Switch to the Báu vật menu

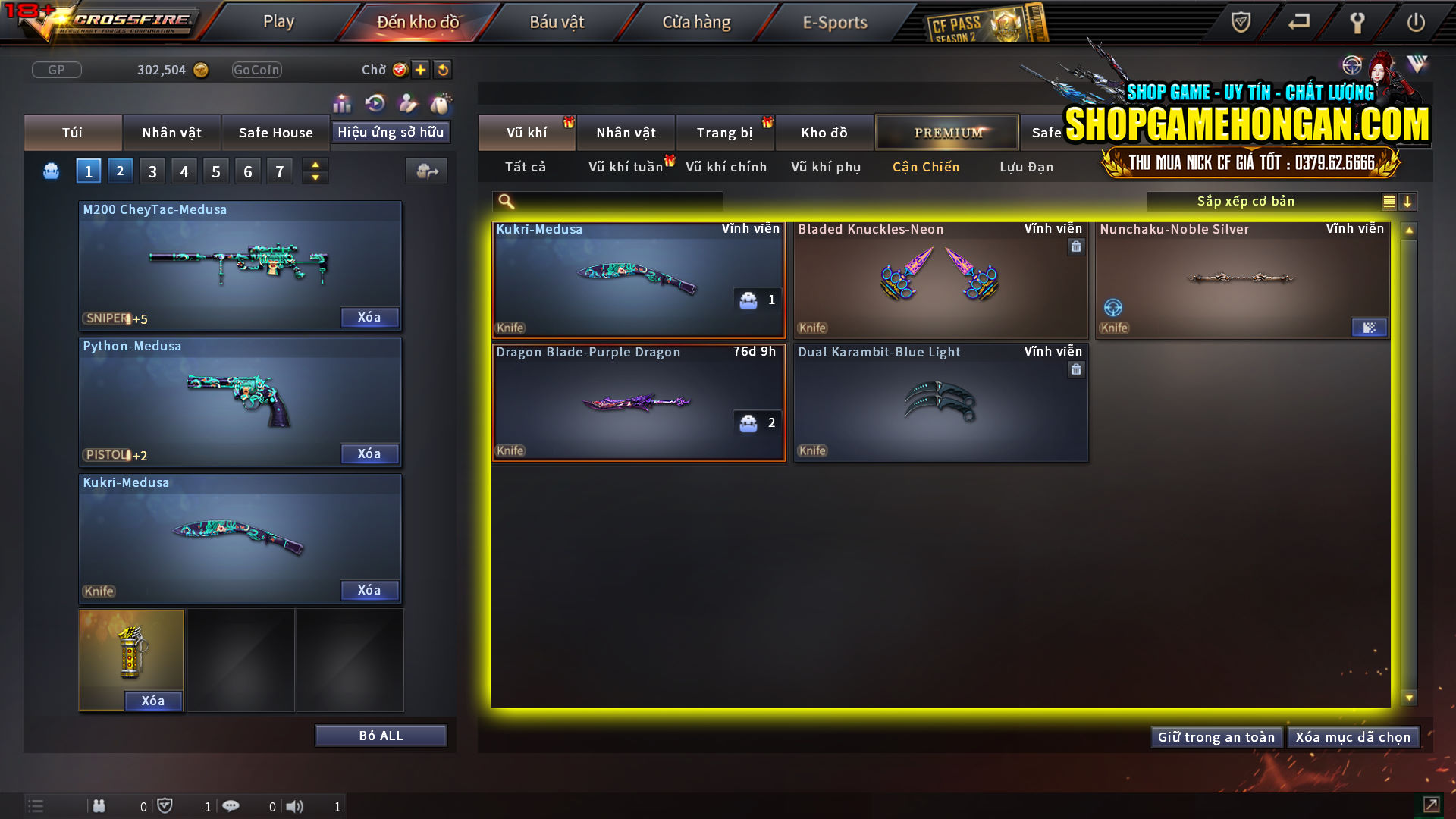[x=557, y=21]
